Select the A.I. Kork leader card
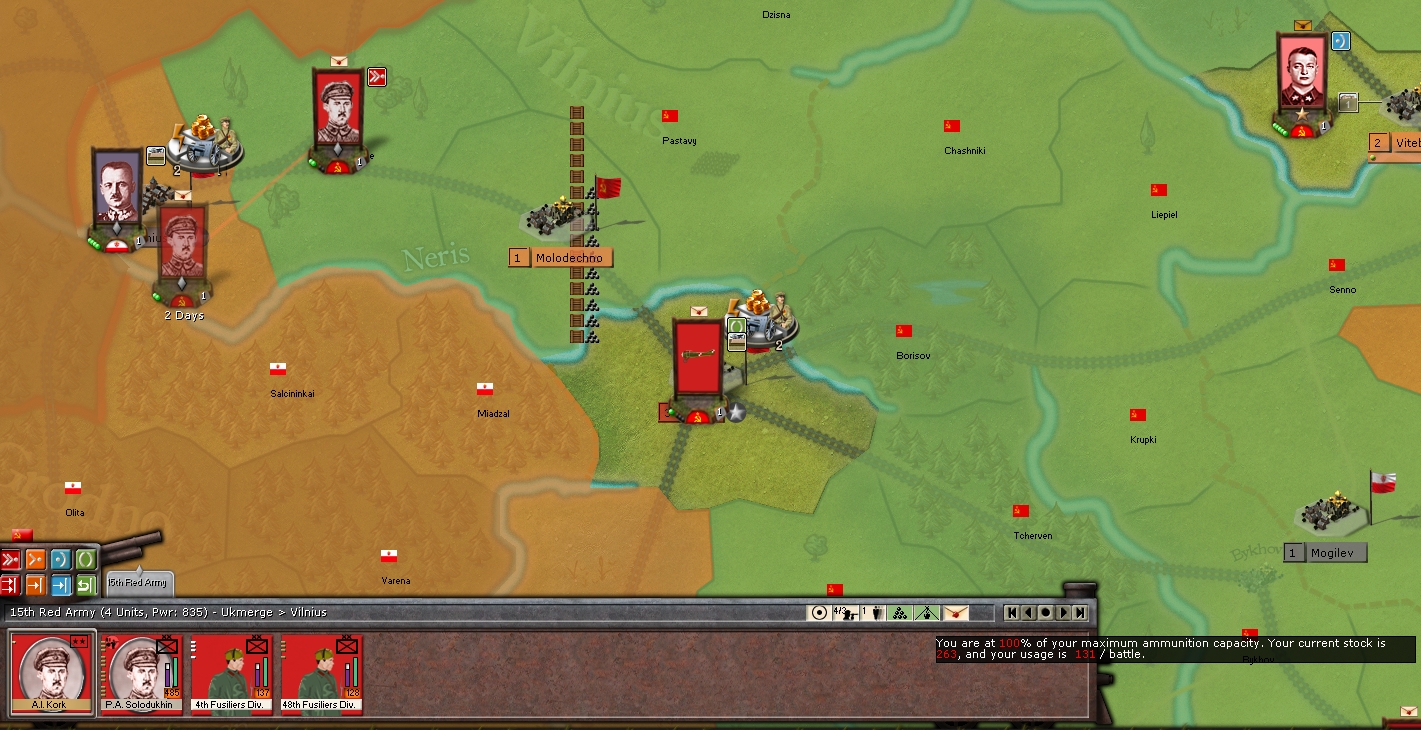Screen dimensions: 1421x730 (52, 673)
